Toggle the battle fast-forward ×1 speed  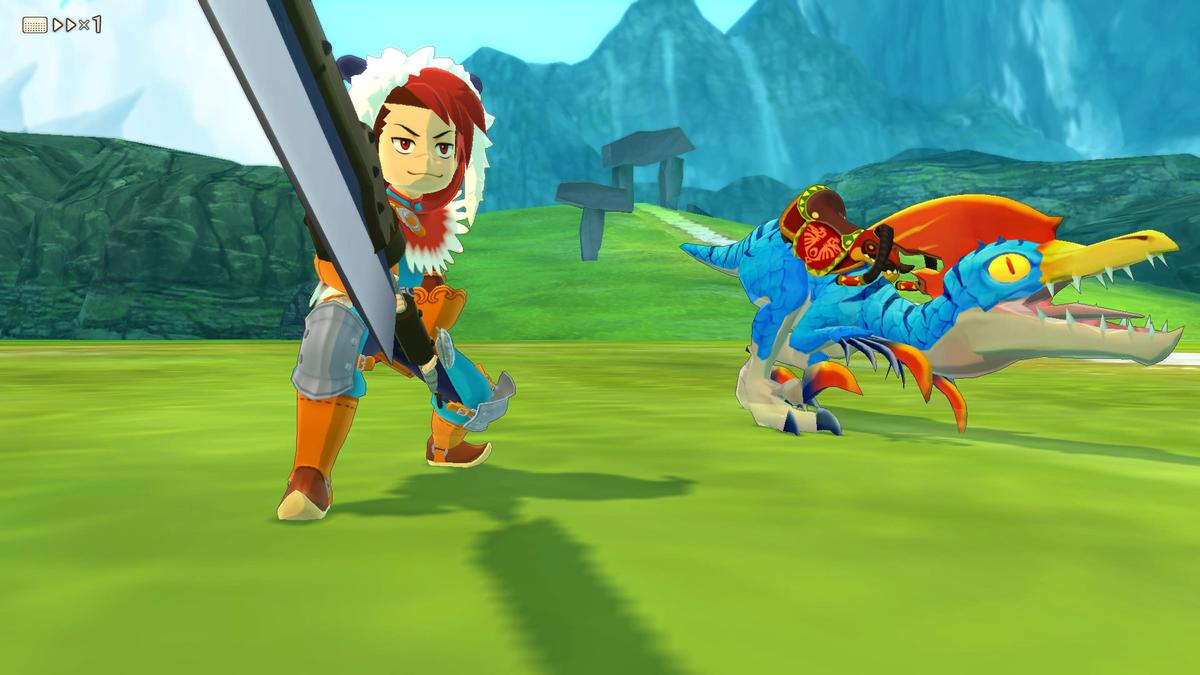click(76, 24)
